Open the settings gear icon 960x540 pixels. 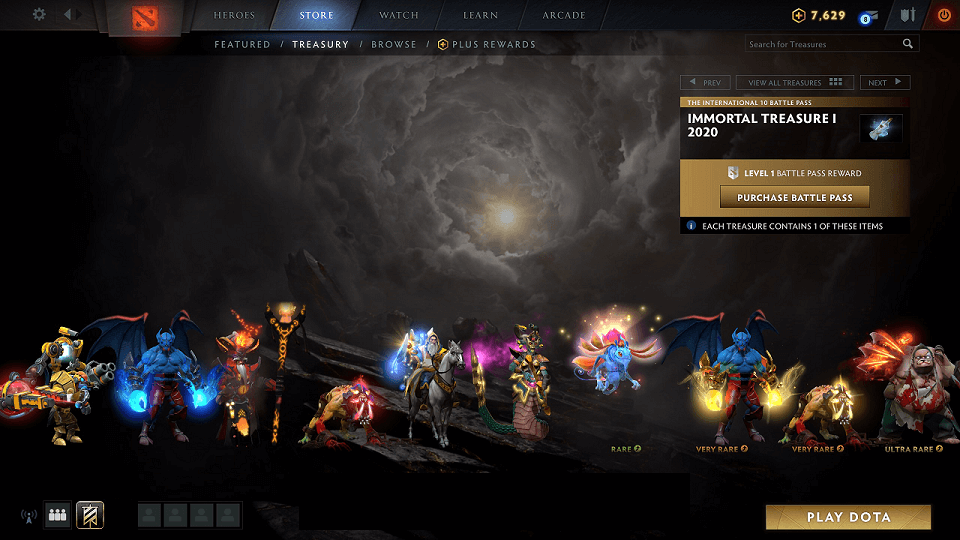point(39,15)
